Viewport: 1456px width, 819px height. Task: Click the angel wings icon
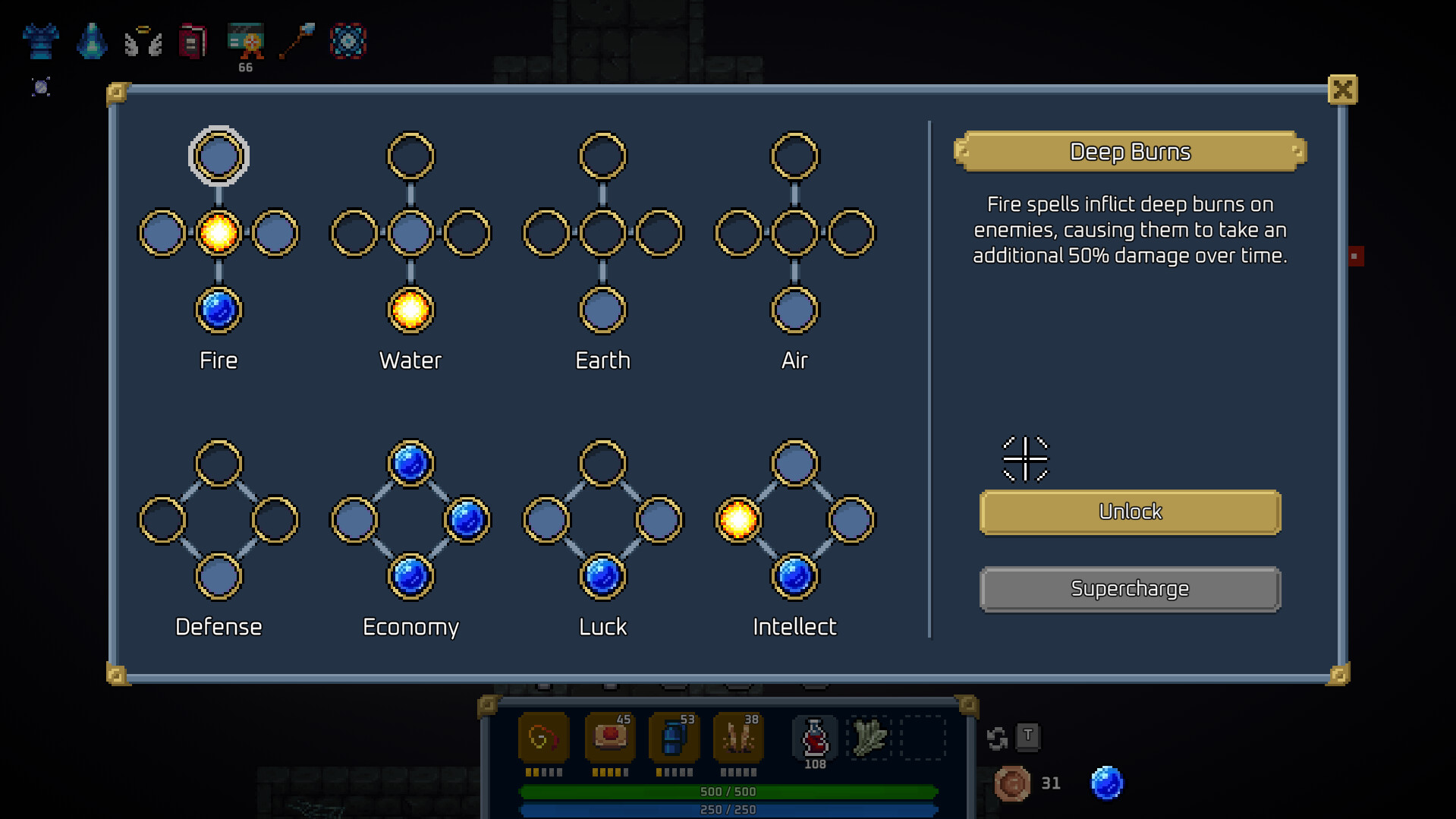click(x=143, y=42)
